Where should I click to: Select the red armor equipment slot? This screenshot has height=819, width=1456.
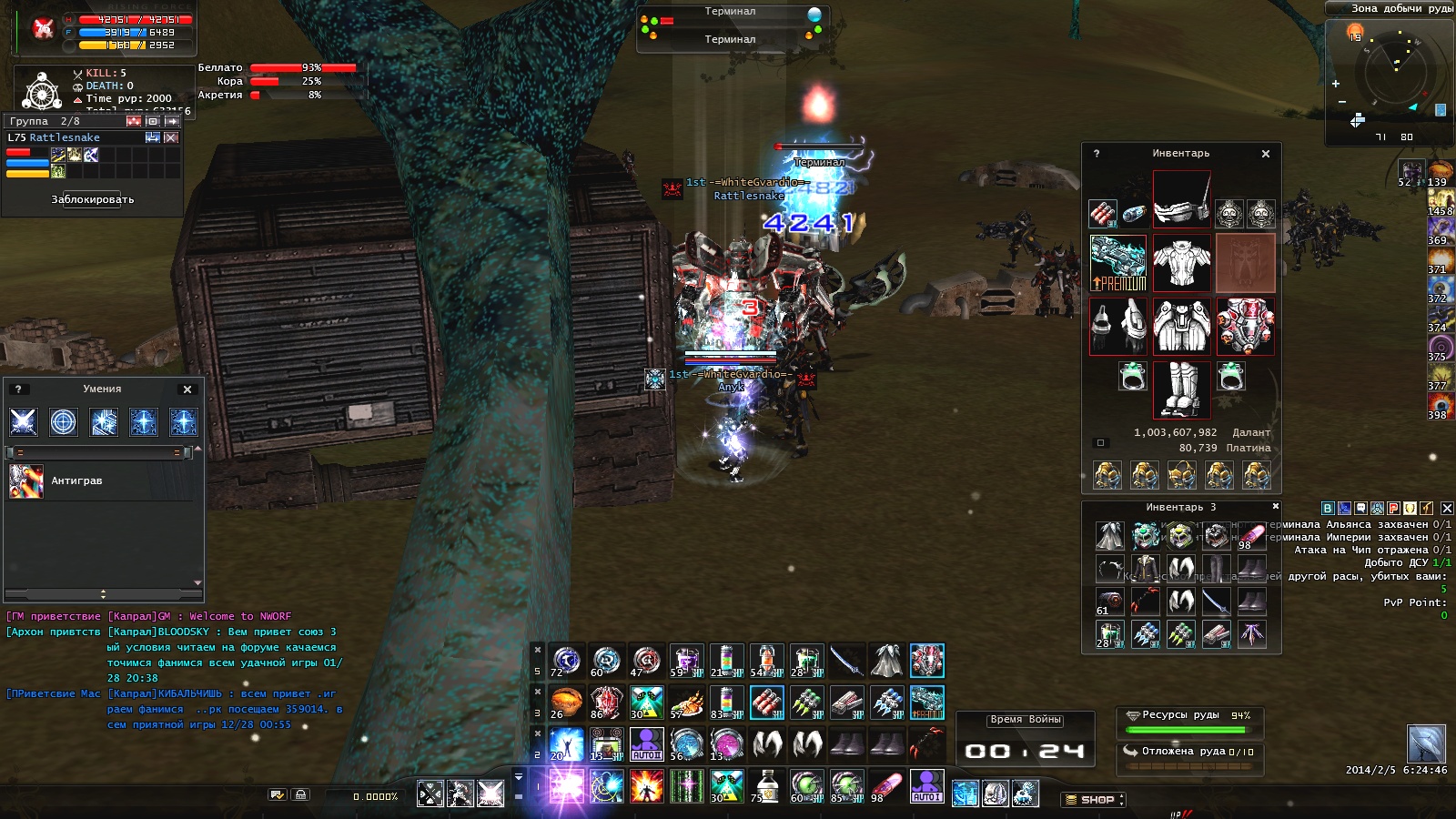tap(1246, 327)
